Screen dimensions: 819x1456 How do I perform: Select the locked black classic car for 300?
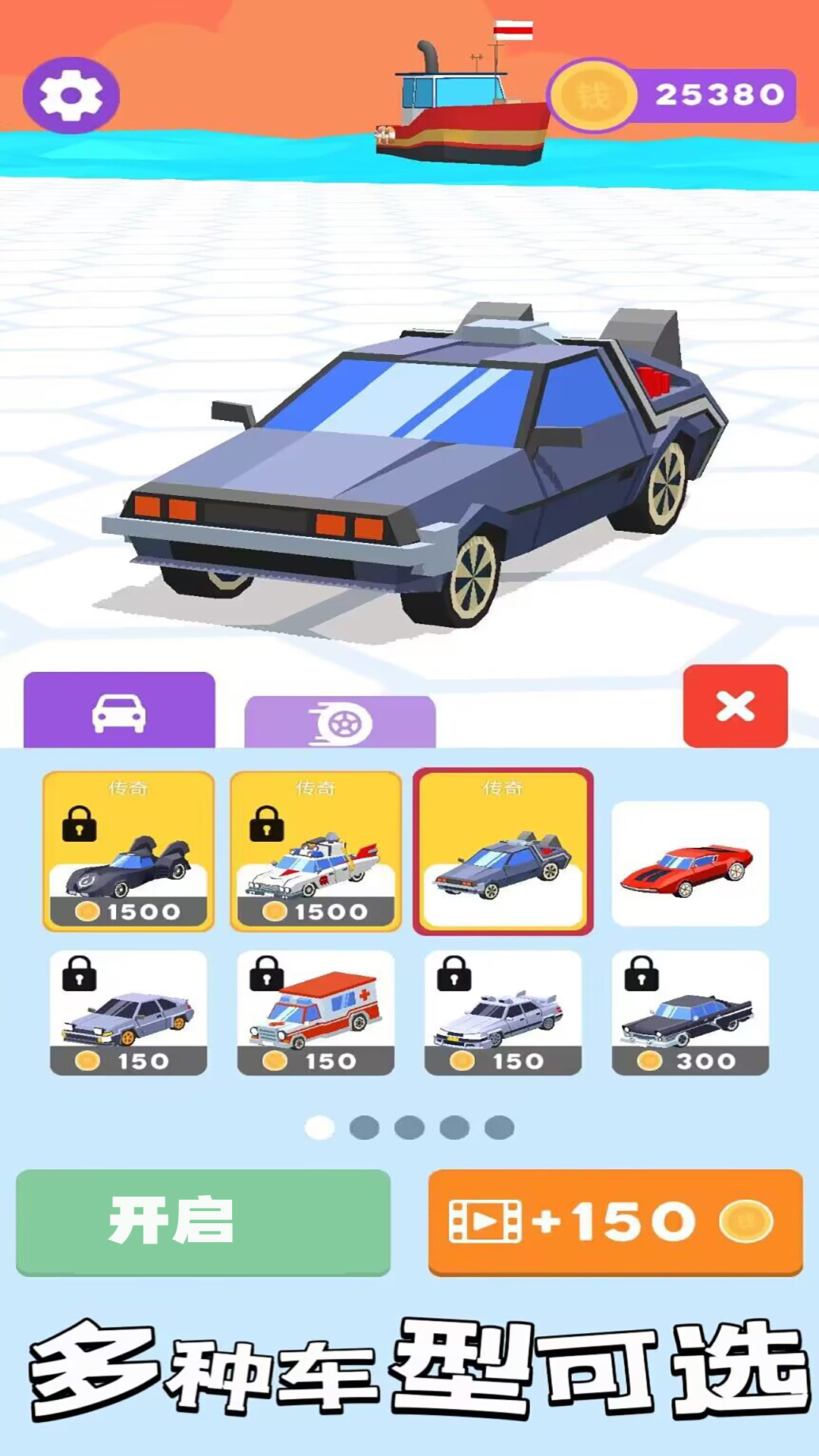click(690, 1012)
